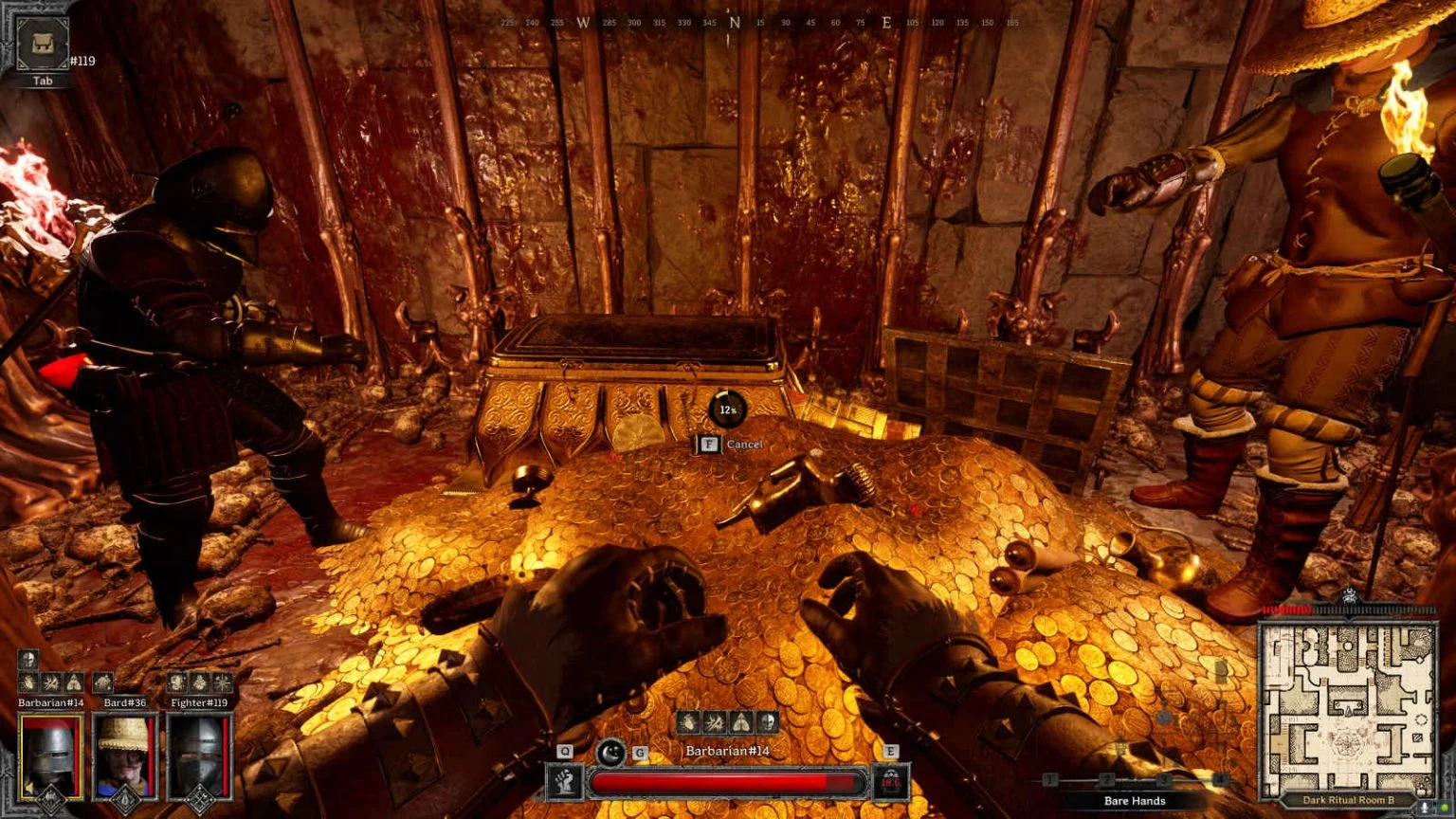Viewport: 1456px width, 819px height.
Task: Select the Barbarian#14 party portrait
Action: 51,755
